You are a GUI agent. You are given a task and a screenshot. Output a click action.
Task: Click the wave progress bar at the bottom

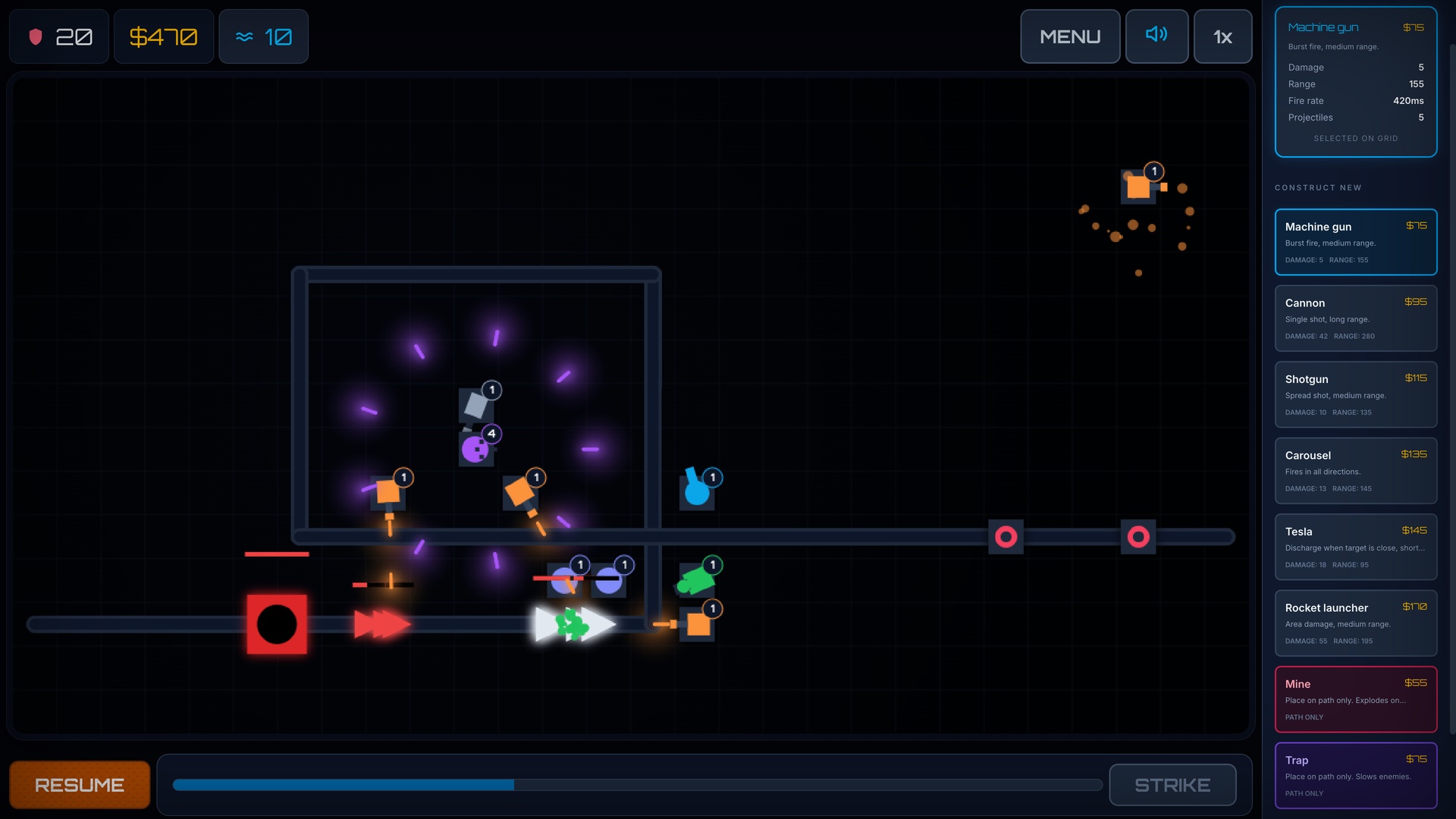point(635,785)
